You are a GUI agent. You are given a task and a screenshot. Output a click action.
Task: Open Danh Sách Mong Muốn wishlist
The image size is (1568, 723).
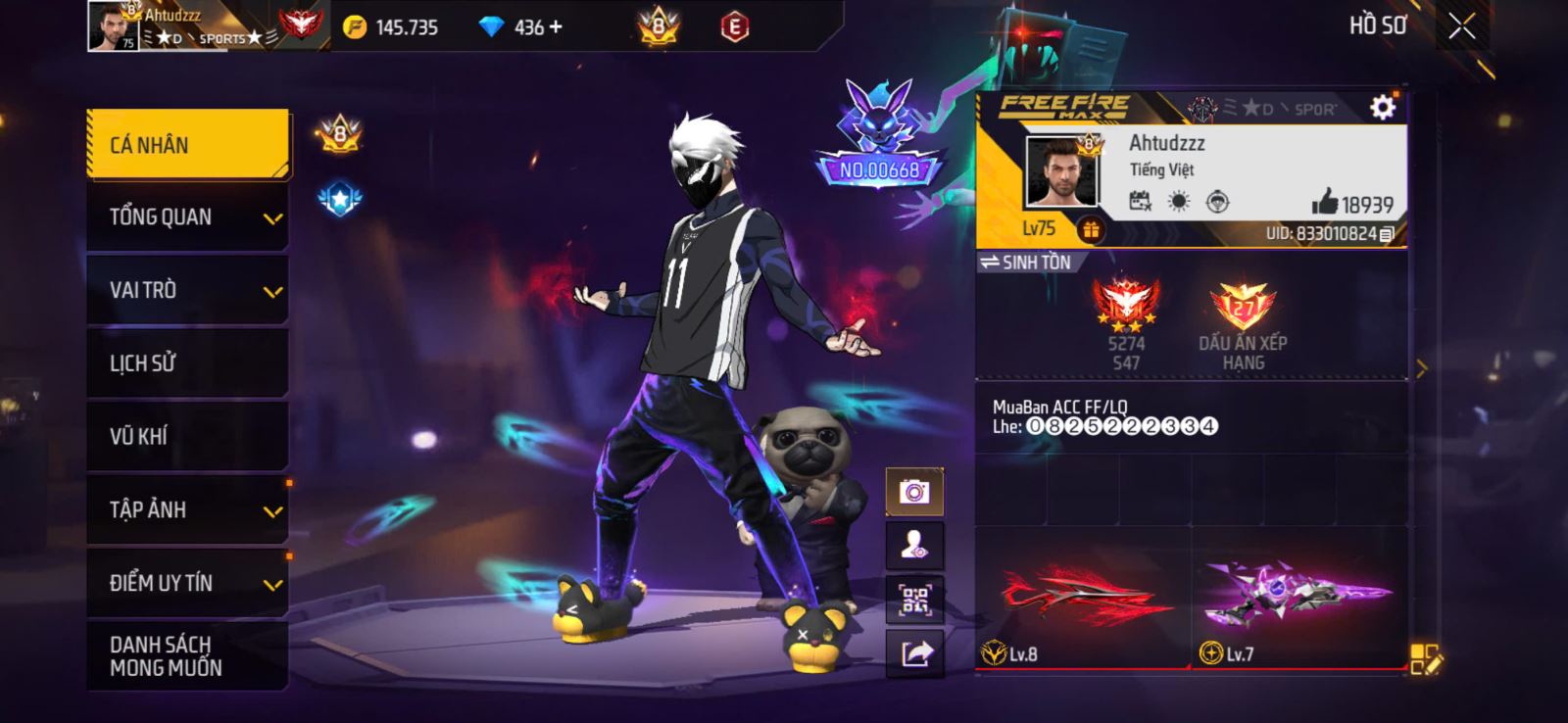(x=187, y=655)
